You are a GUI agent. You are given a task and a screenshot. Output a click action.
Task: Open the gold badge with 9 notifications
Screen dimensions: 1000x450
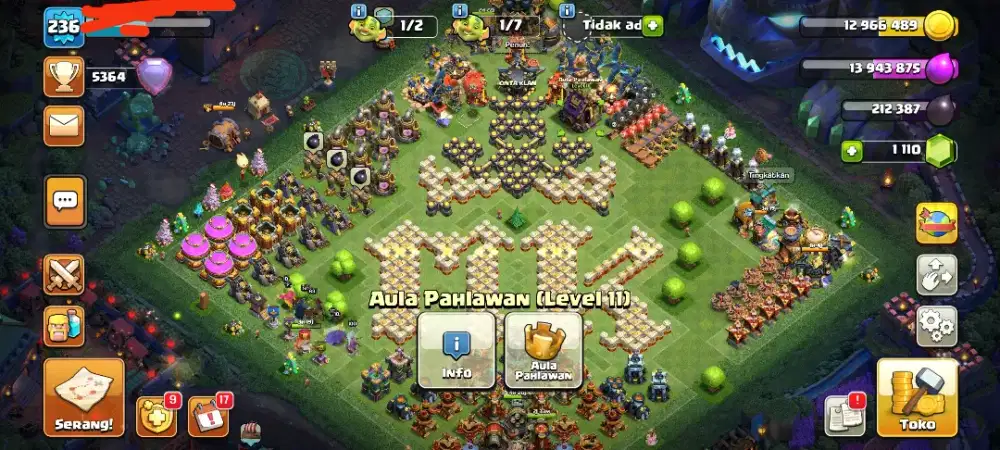[x=154, y=416]
